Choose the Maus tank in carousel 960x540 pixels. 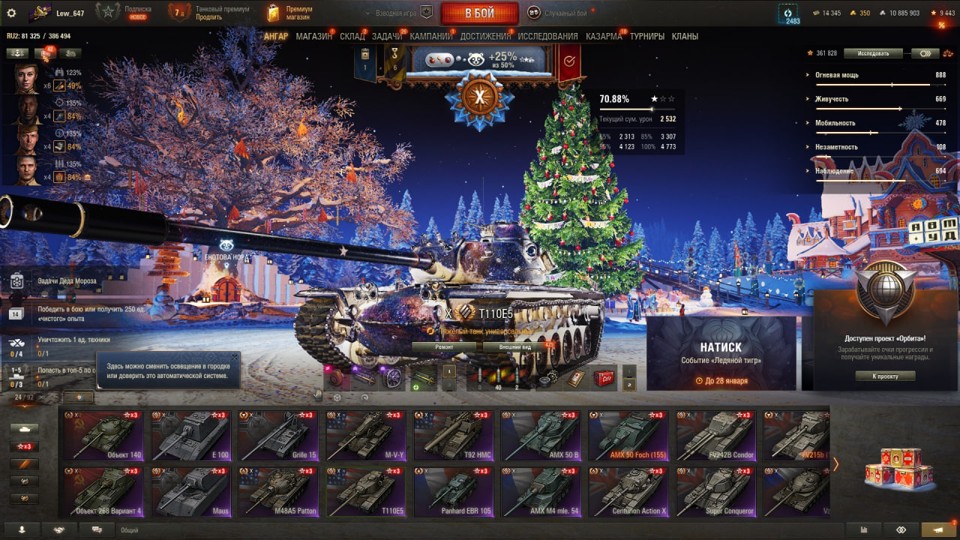(191, 494)
